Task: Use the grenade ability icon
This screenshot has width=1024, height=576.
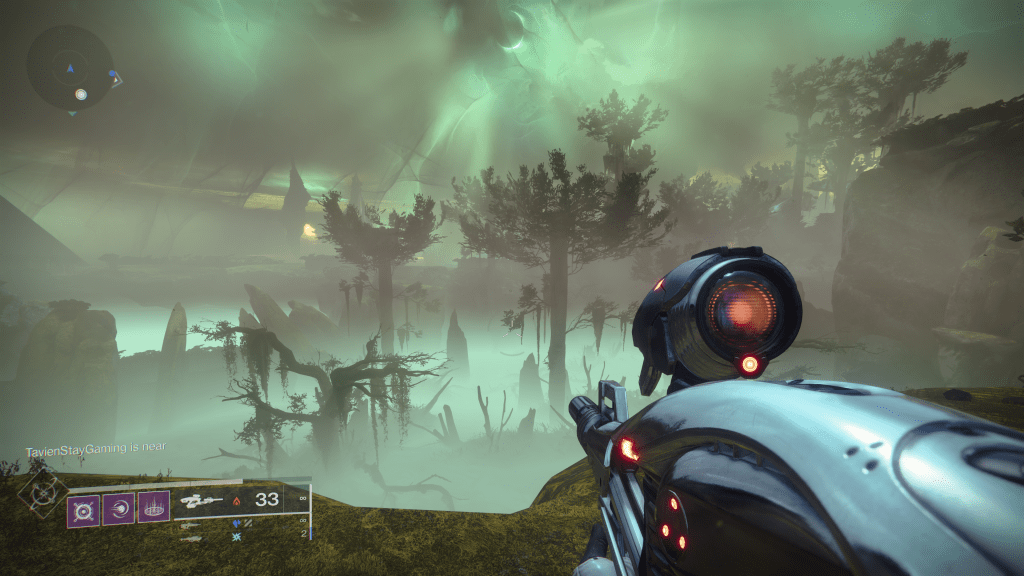Action: [83, 508]
